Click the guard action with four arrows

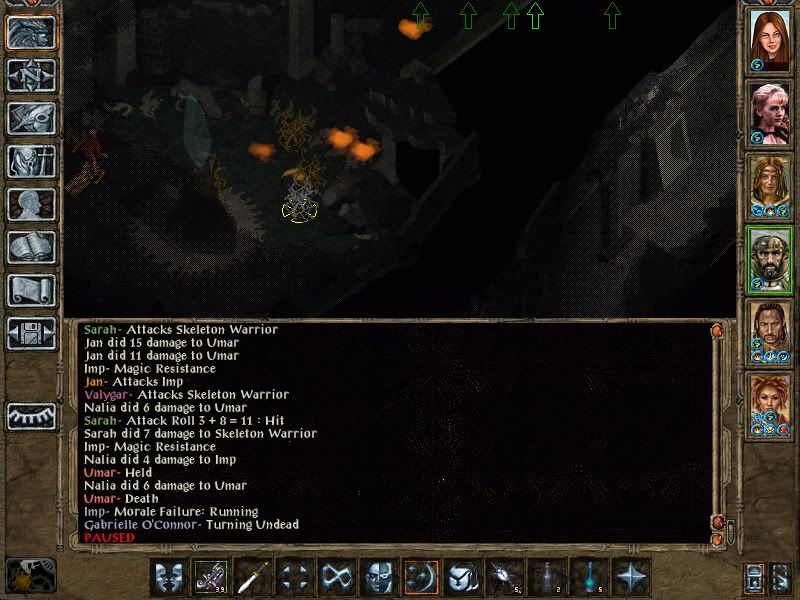tap(296, 577)
